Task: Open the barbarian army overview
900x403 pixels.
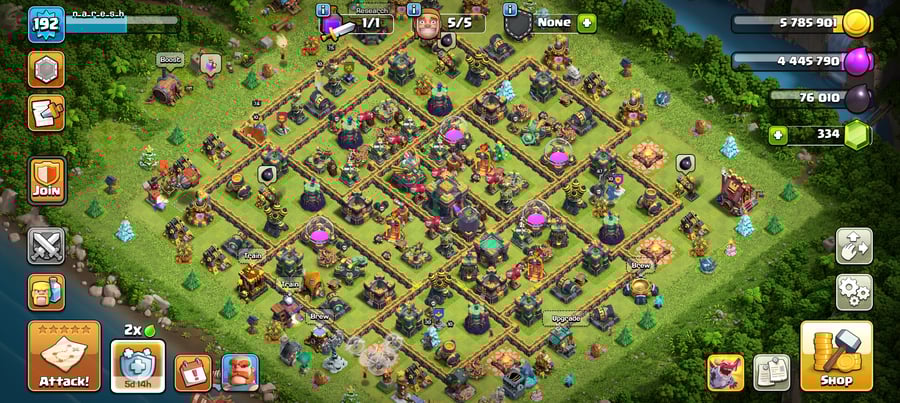Action: [x=46, y=292]
